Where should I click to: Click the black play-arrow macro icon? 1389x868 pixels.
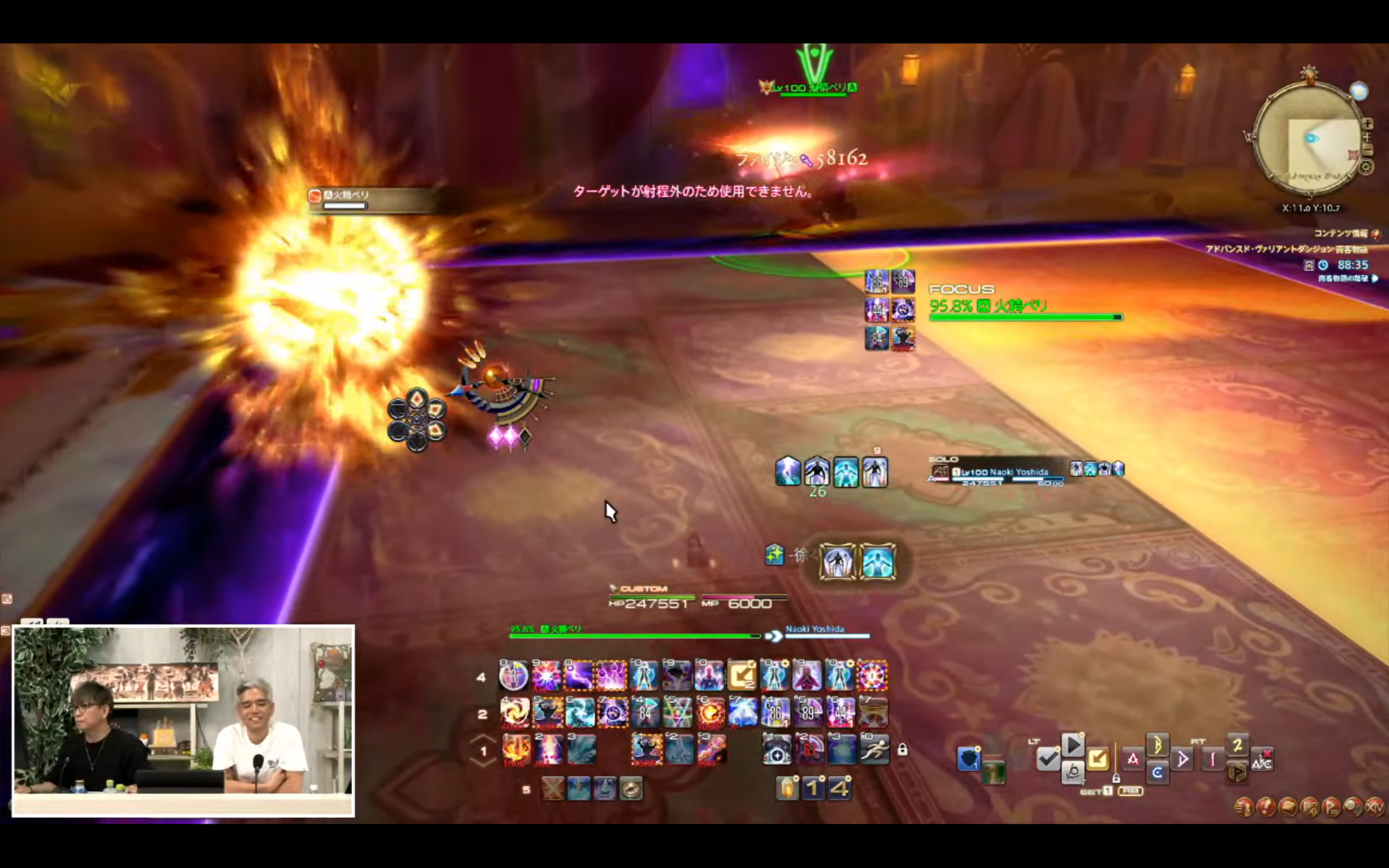pyautogui.click(x=1072, y=746)
